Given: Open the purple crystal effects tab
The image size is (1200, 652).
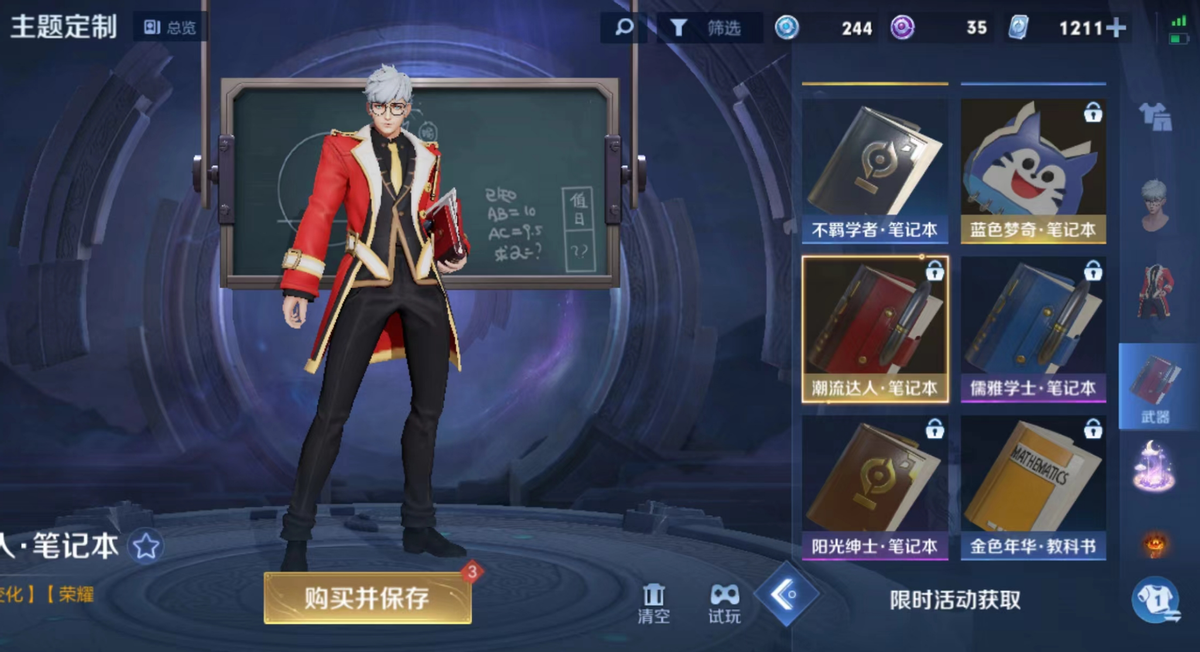Looking at the screenshot, I should 1156,467.
